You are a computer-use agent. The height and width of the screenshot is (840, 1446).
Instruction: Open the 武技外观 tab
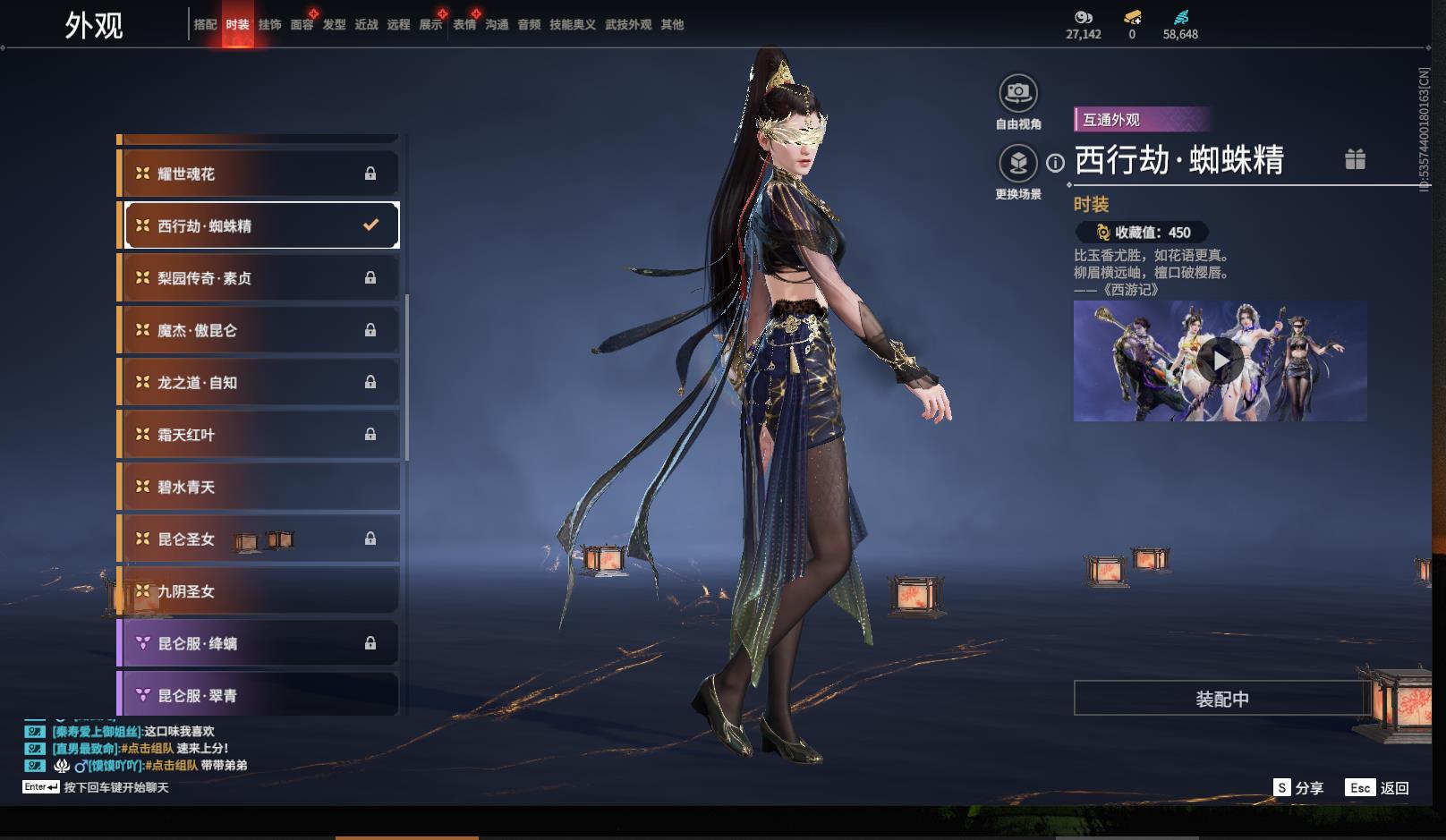pyautogui.click(x=627, y=25)
